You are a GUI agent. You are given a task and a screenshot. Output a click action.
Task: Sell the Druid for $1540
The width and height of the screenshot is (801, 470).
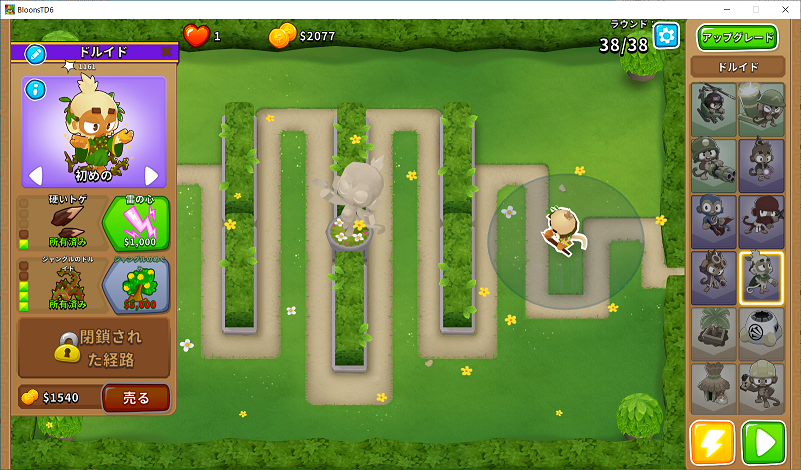coord(135,398)
